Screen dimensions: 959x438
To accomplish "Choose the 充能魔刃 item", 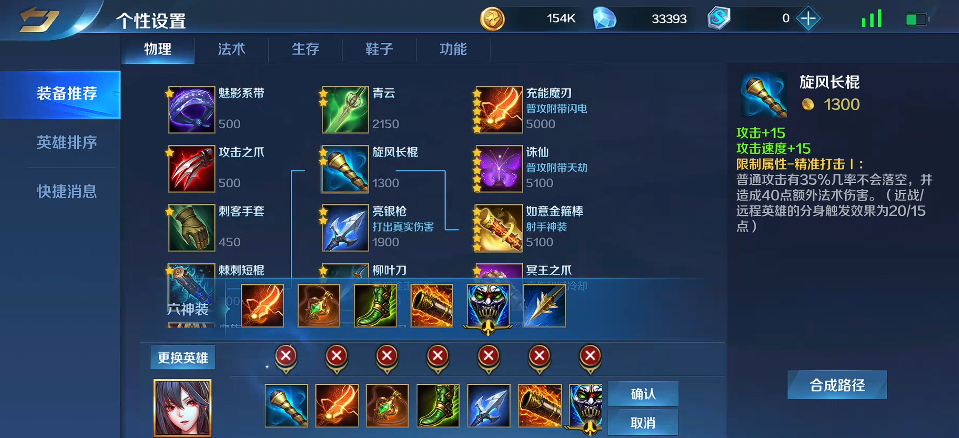I will click(x=499, y=109).
